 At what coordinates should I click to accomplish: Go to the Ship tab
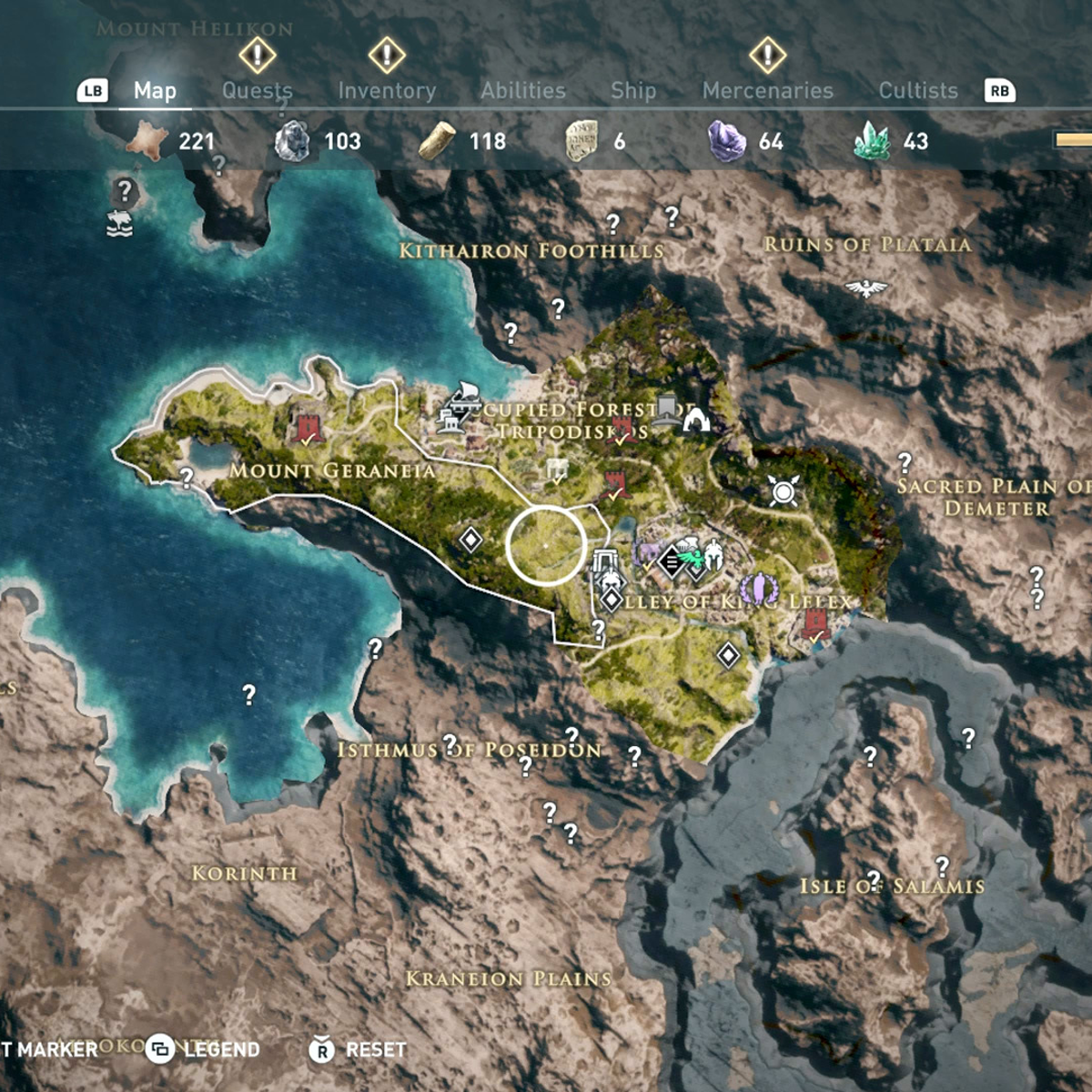click(633, 90)
